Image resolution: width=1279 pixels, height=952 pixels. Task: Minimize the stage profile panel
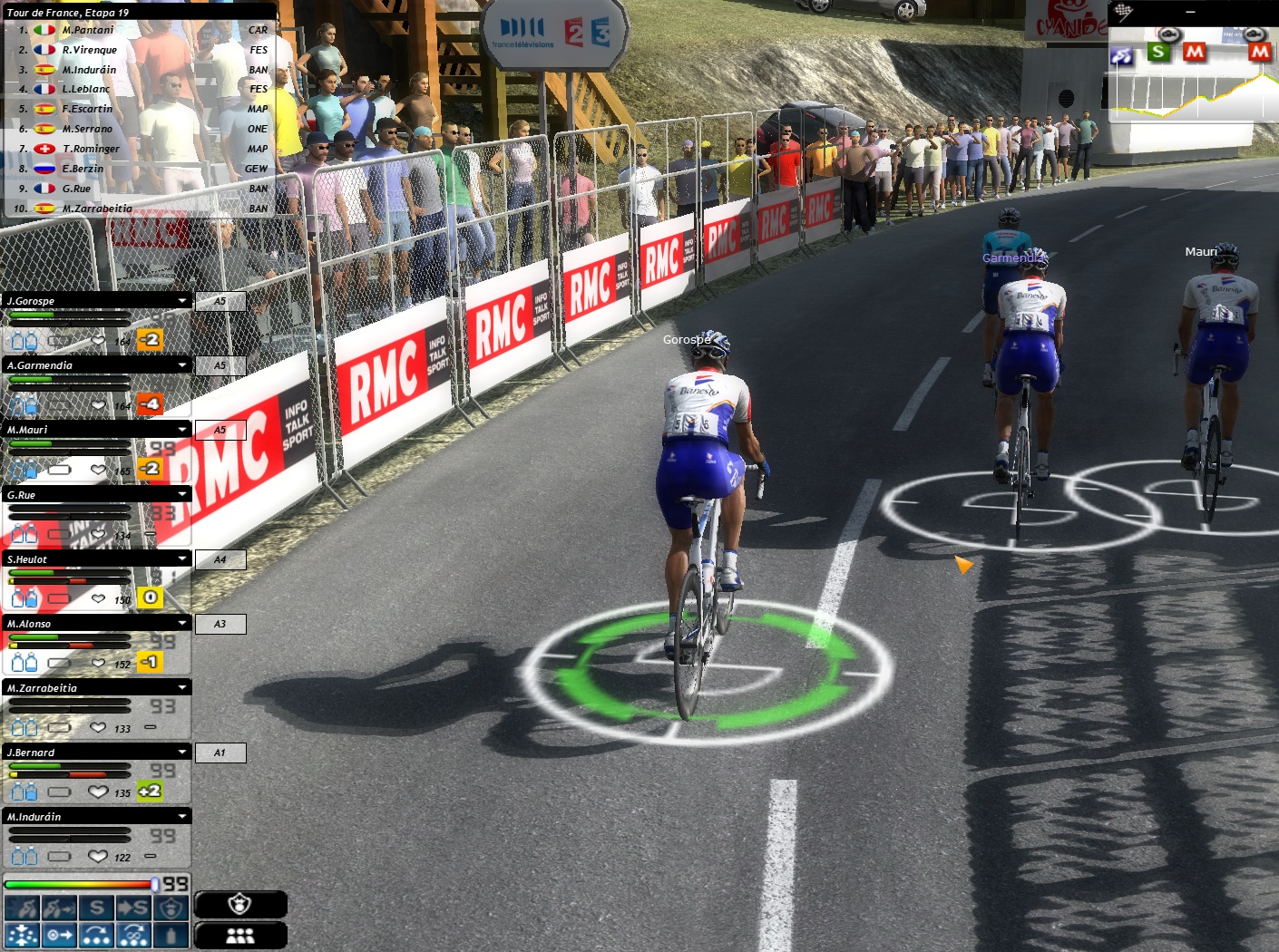[1190, 13]
